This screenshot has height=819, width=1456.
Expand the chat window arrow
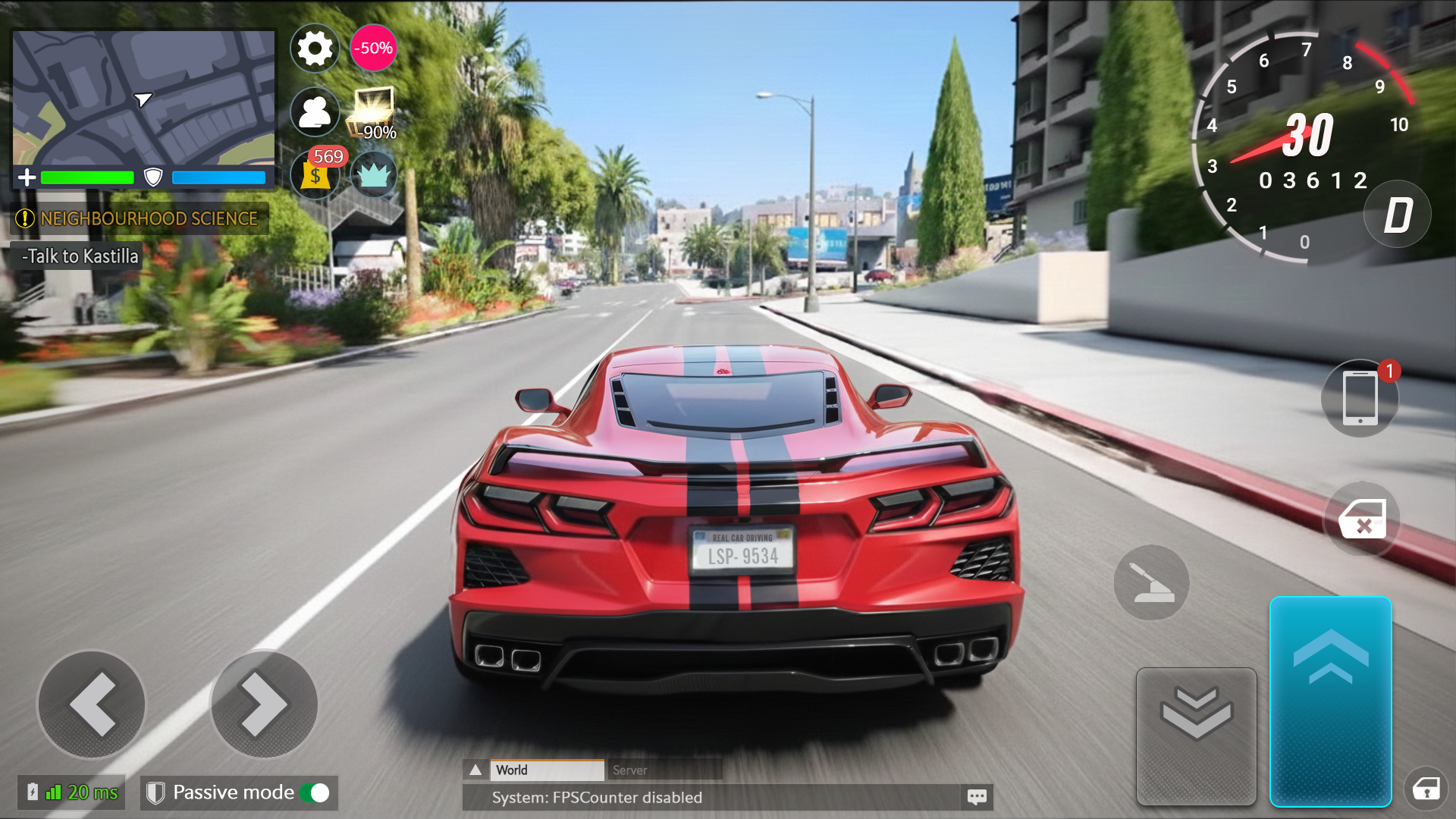pyautogui.click(x=476, y=770)
